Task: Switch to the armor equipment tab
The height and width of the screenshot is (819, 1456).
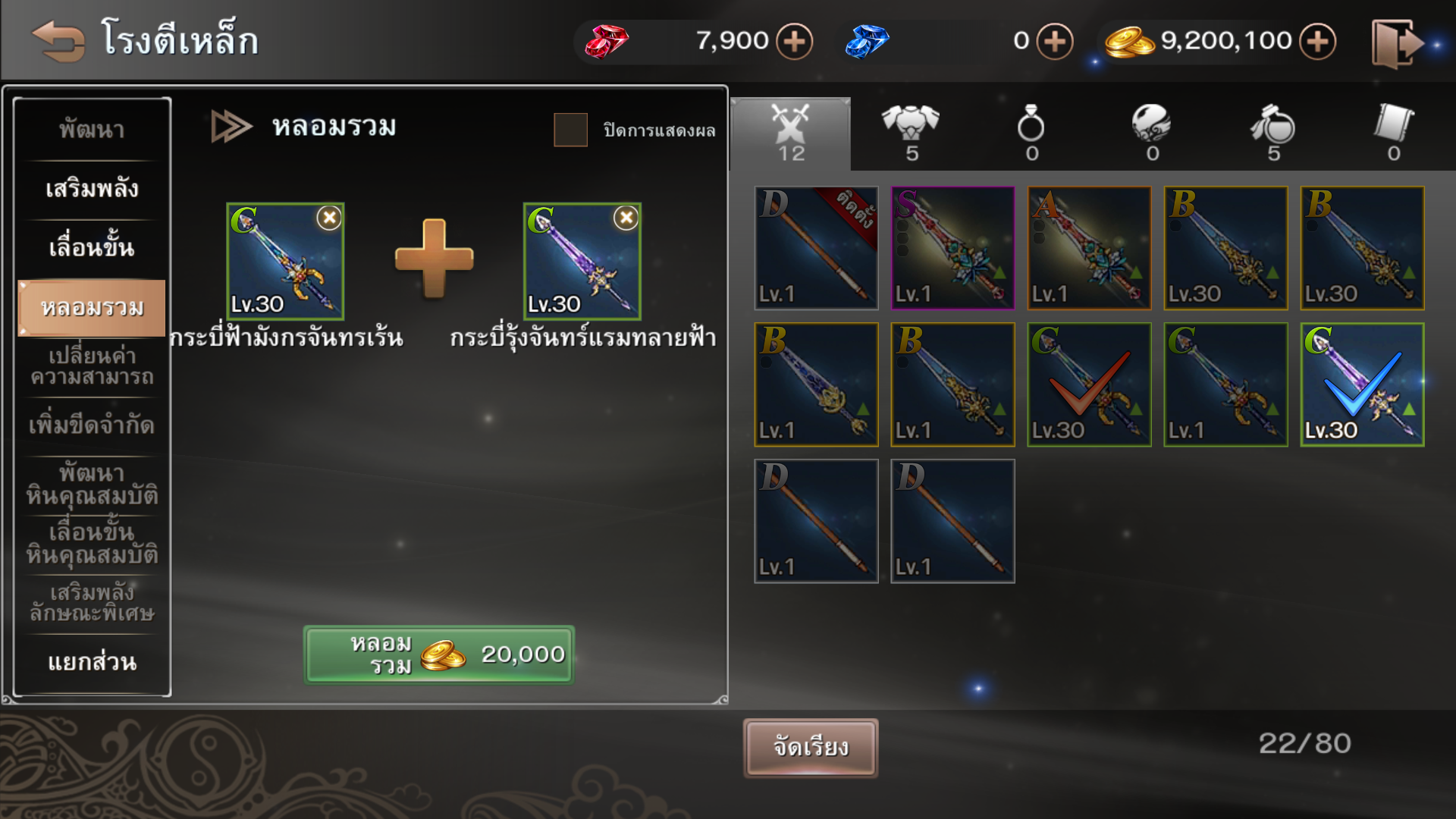Action: (x=911, y=133)
